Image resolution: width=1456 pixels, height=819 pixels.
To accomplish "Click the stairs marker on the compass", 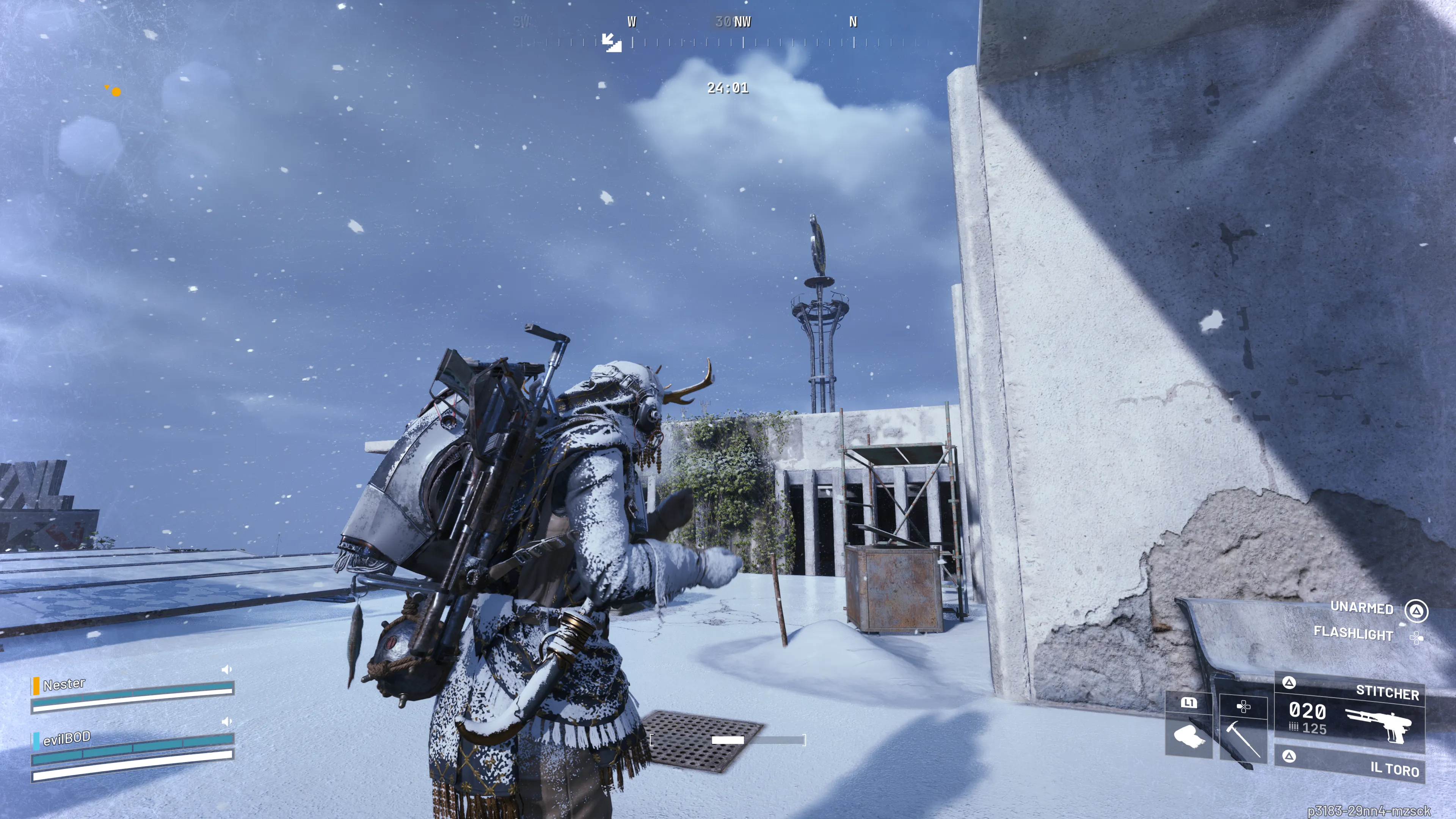I will click(611, 42).
